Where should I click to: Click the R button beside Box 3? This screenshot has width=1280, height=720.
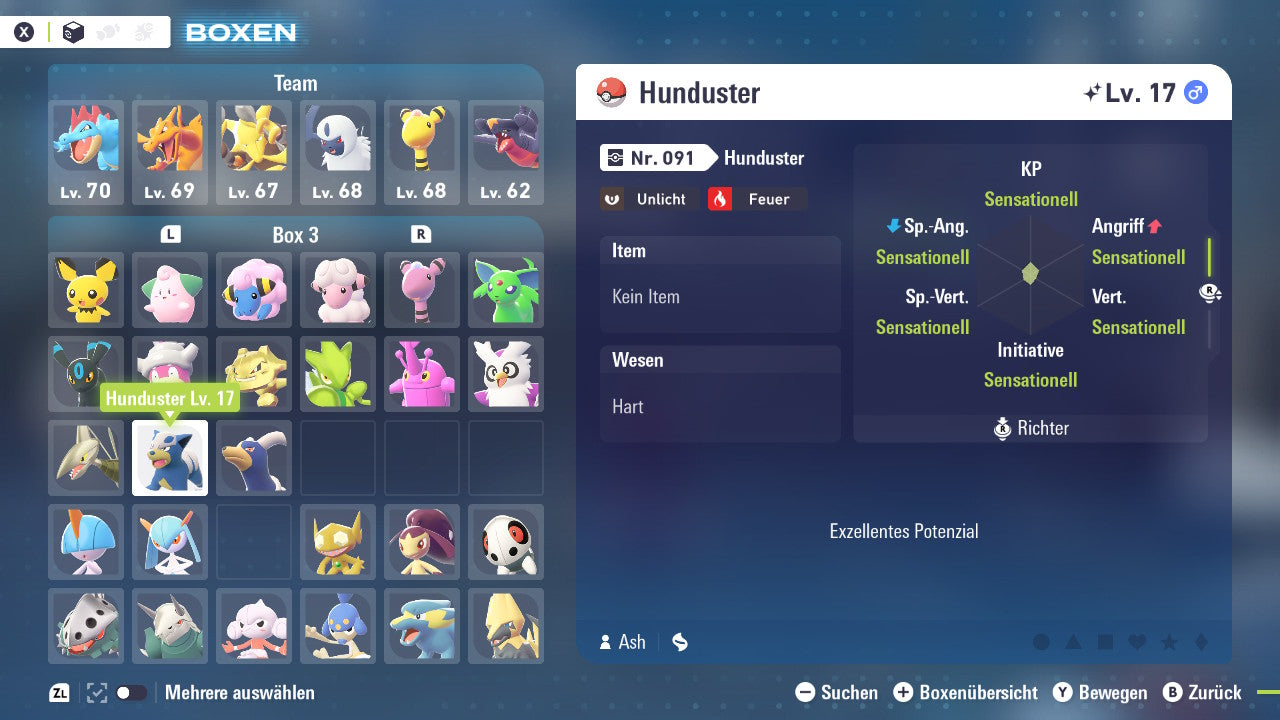[422, 235]
